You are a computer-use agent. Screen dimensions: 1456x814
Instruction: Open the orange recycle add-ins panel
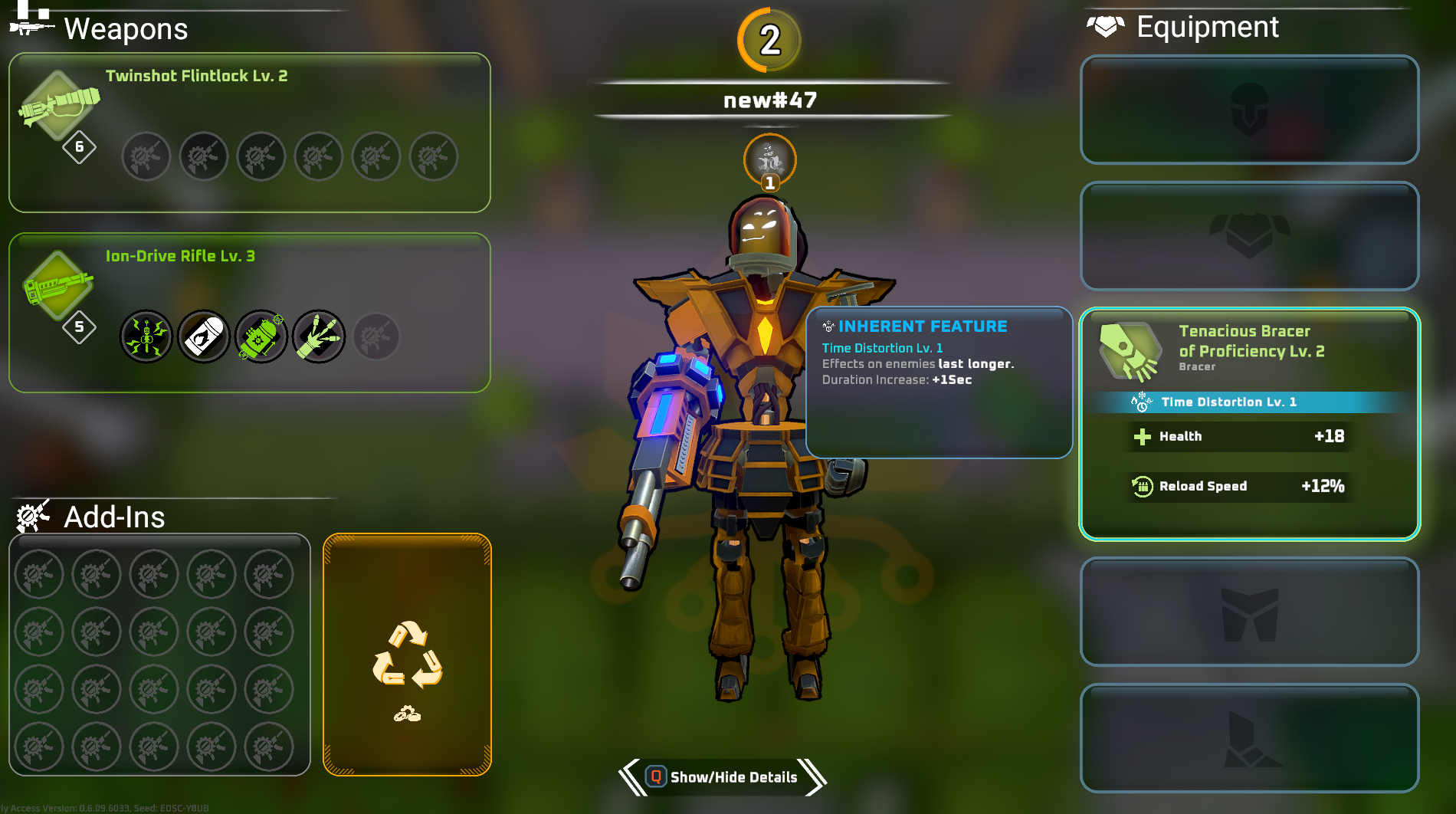(x=407, y=655)
